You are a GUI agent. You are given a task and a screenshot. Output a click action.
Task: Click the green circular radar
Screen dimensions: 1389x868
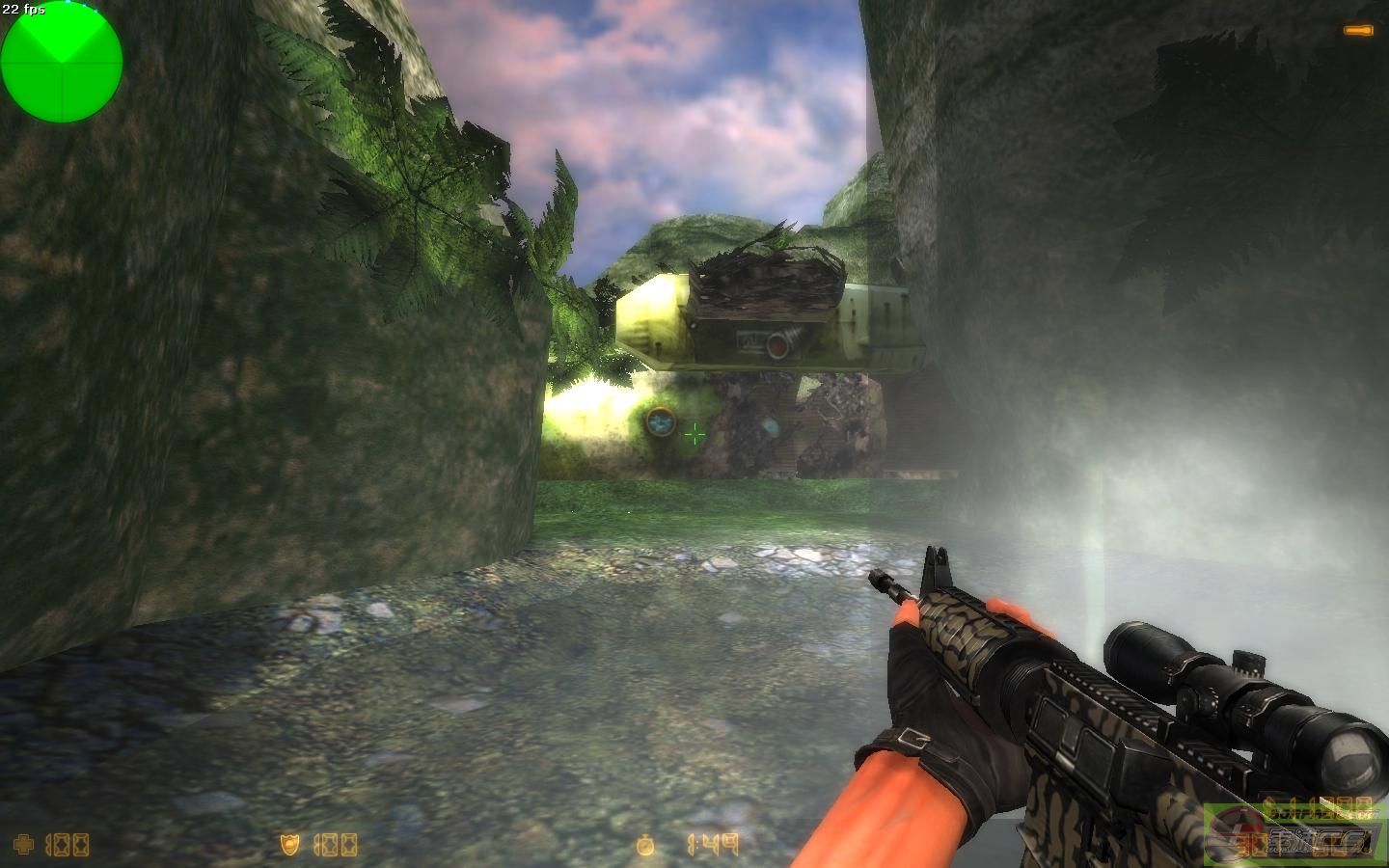(x=62, y=63)
